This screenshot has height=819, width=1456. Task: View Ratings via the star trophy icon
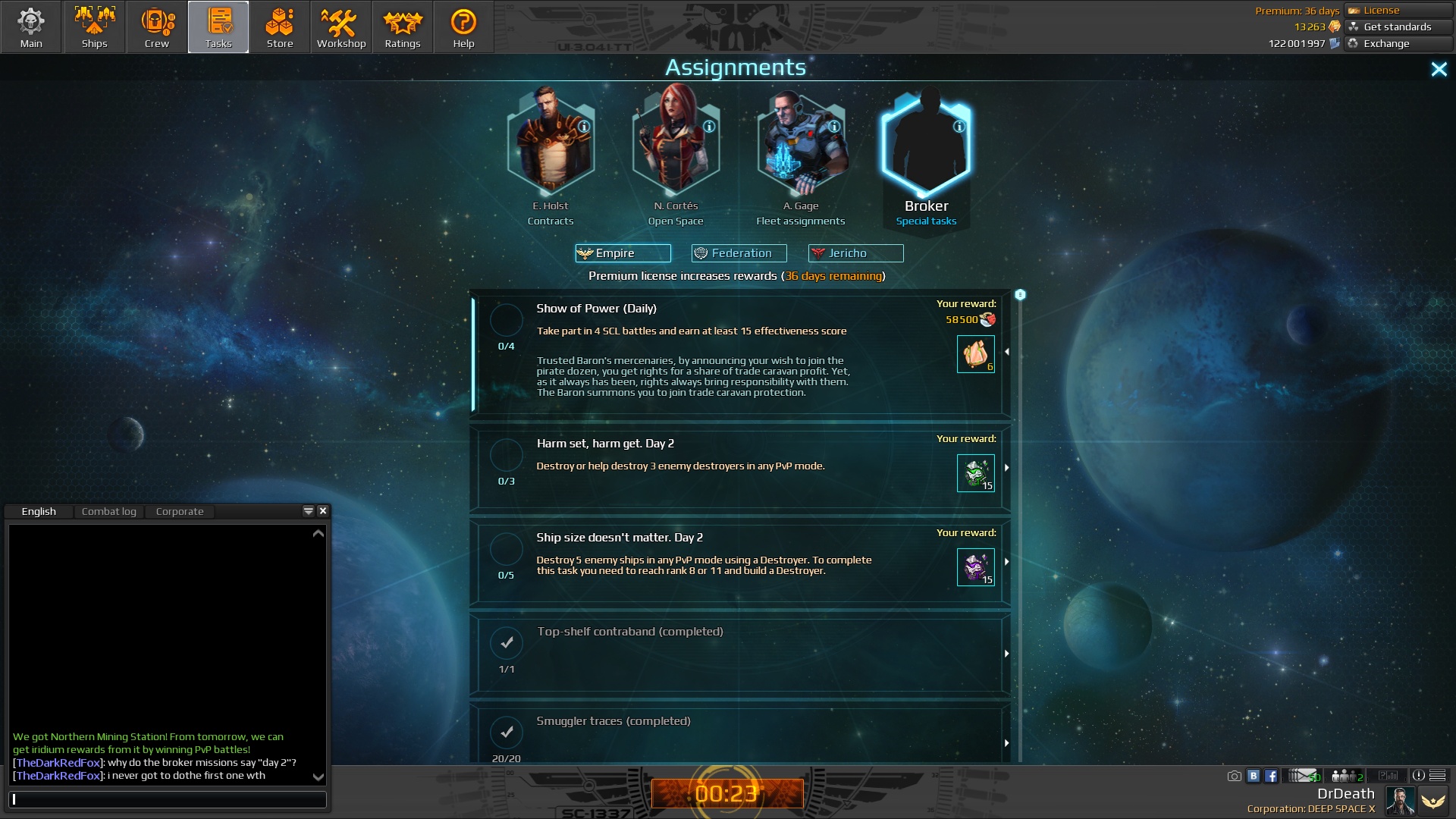[x=402, y=27]
